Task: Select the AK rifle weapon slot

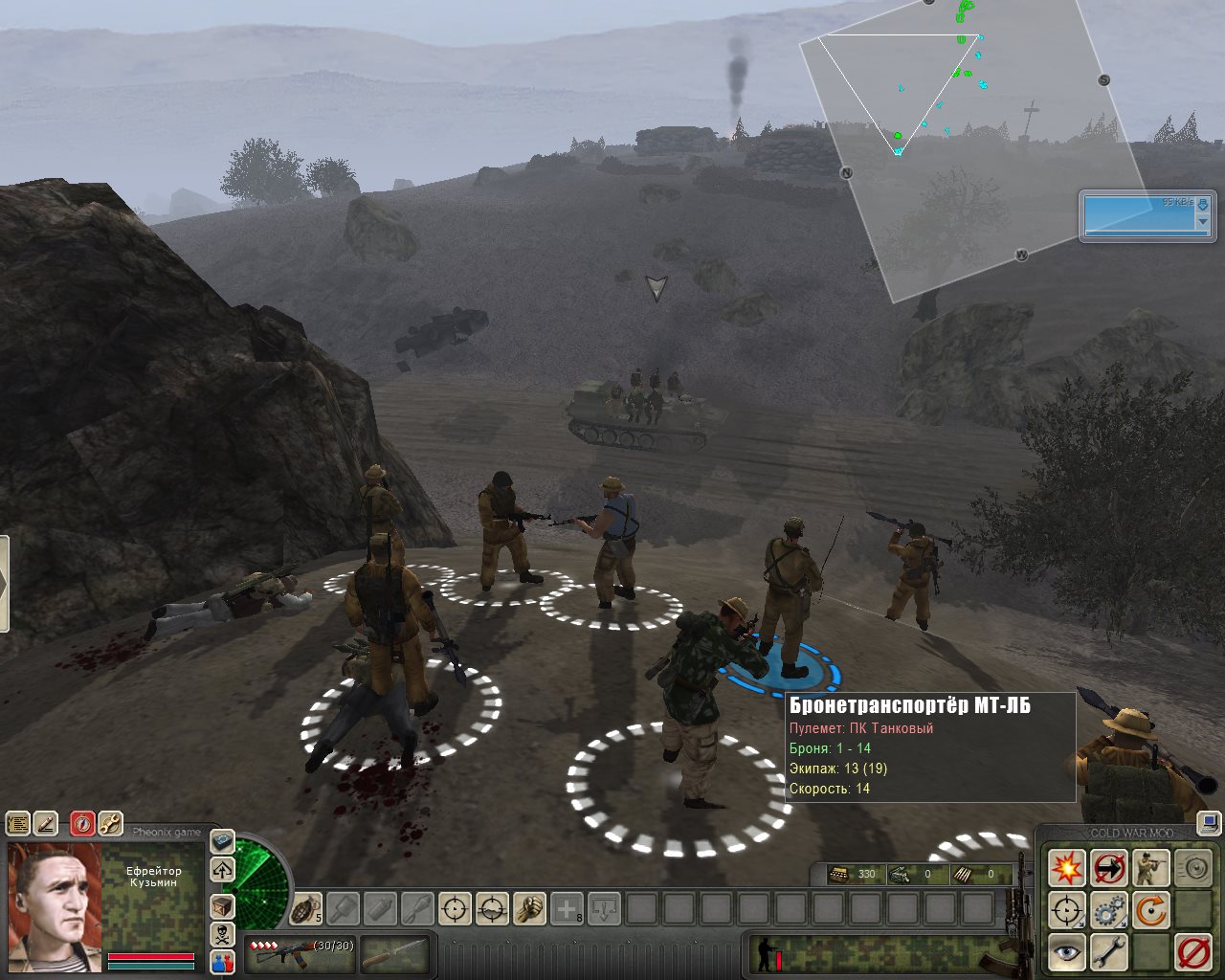Action: tap(299, 953)
